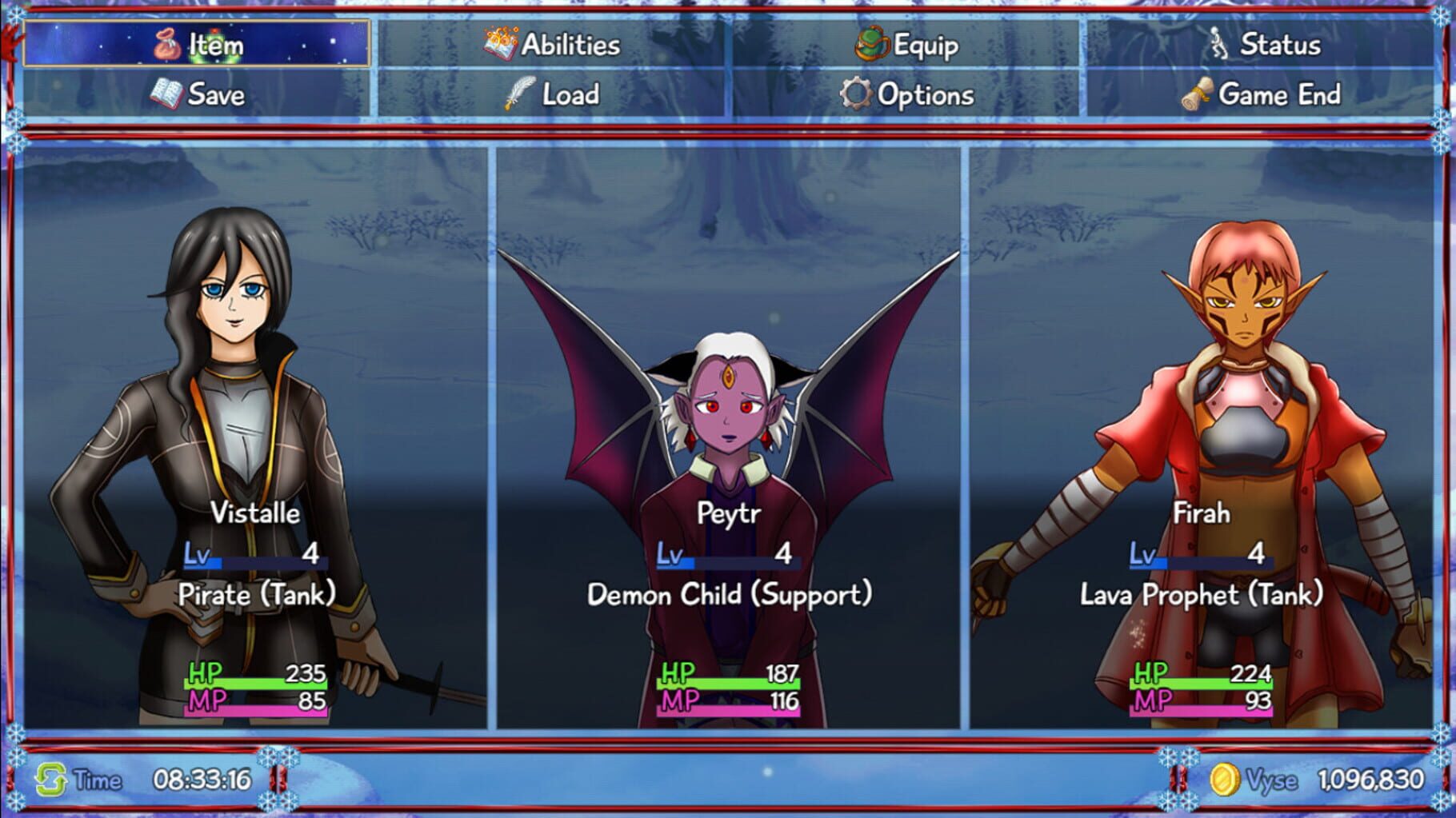
Task: Click the backpack icon next to Equip
Action: coord(871,46)
